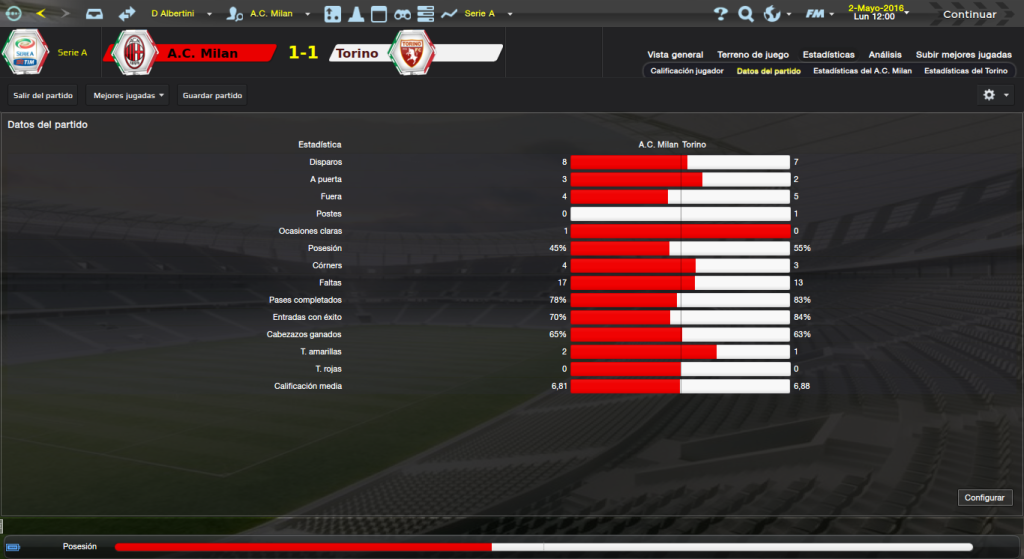Exit via Salir del partido

pos(43,95)
